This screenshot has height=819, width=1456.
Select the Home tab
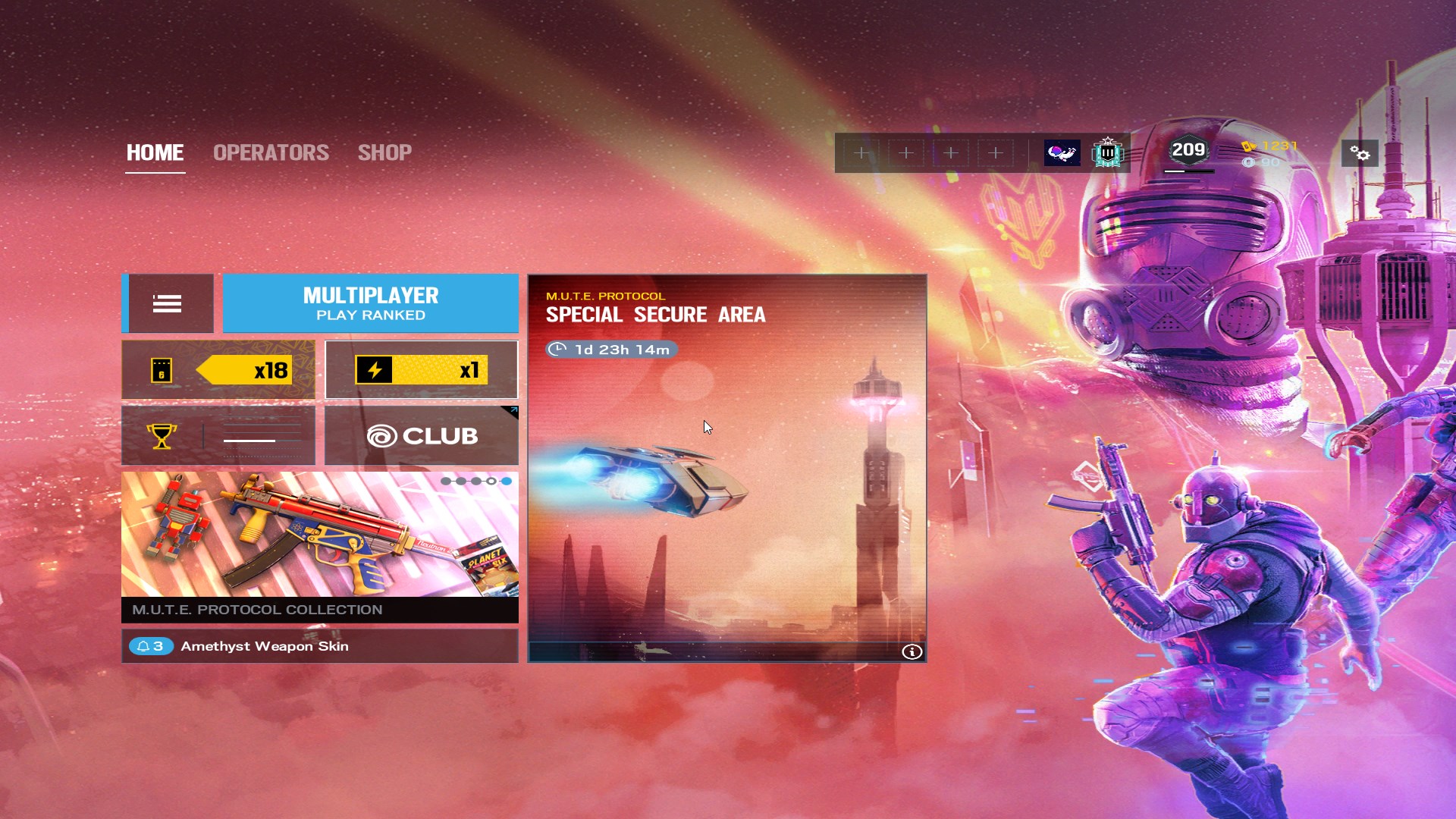coord(155,152)
